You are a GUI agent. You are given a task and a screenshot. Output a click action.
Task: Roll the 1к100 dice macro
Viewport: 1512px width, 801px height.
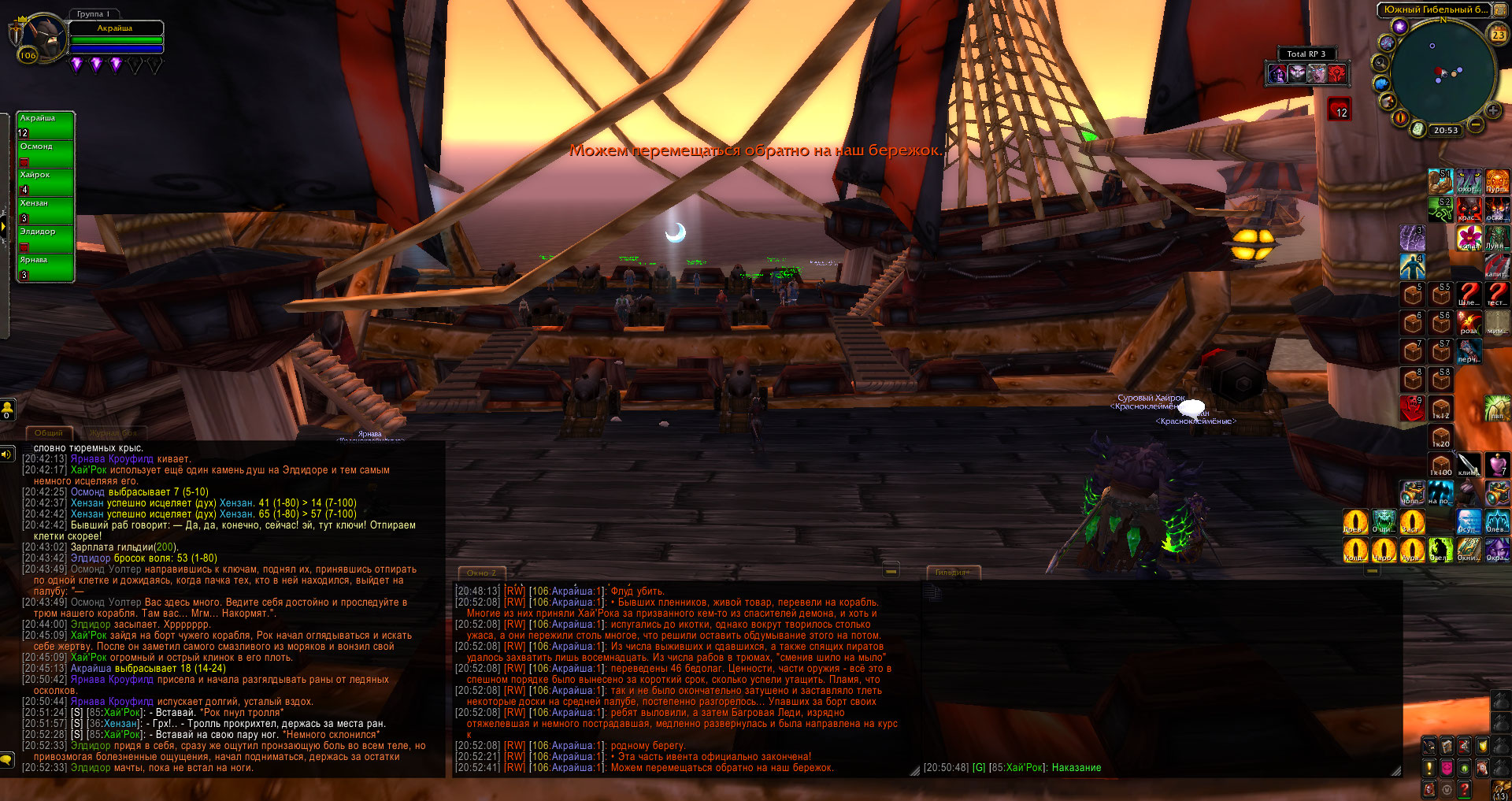click(x=1441, y=465)
